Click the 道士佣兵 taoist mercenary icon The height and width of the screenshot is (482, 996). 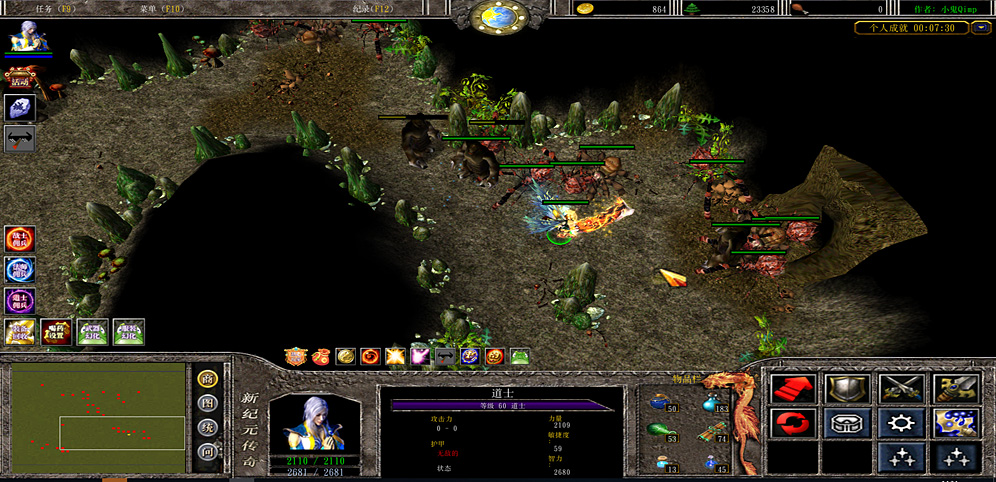point(20,300)
